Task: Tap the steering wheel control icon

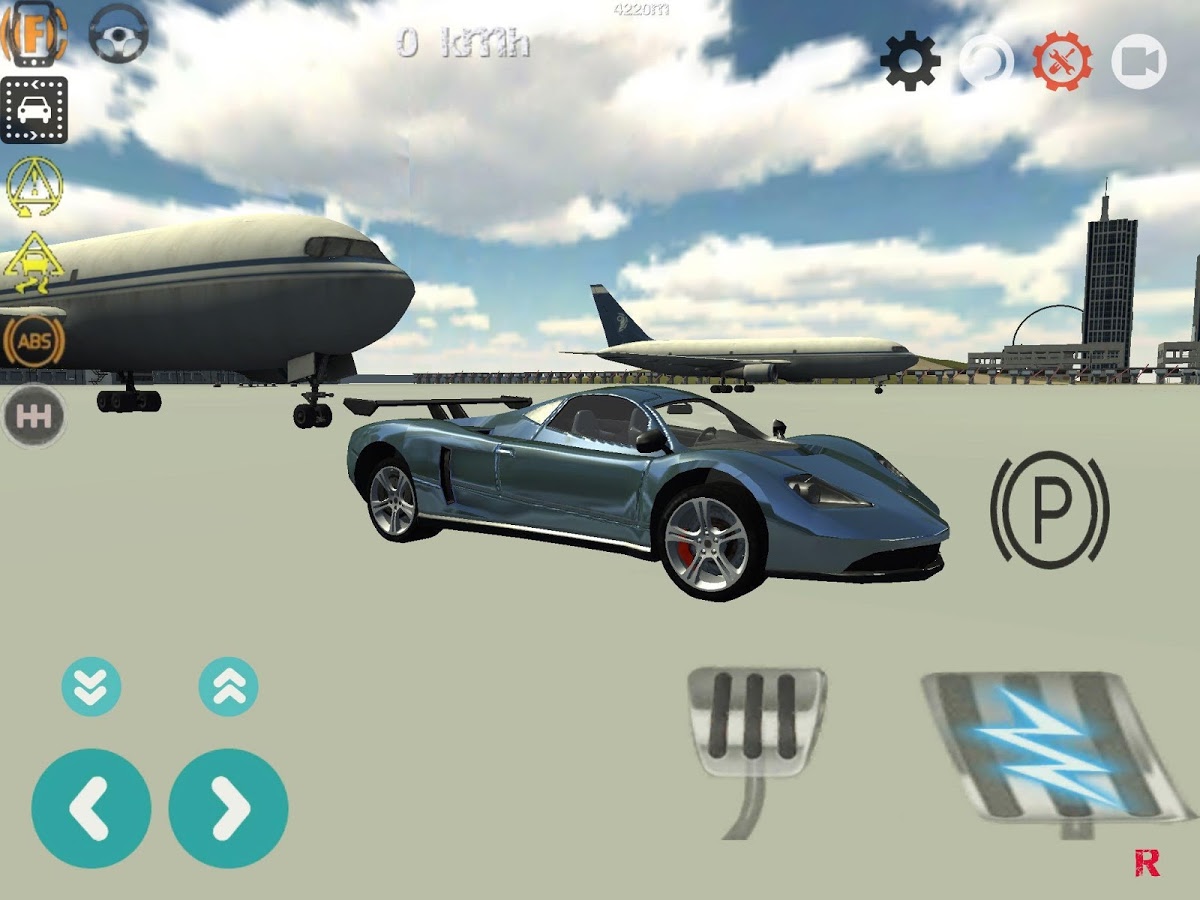Action: click(119, 32)
